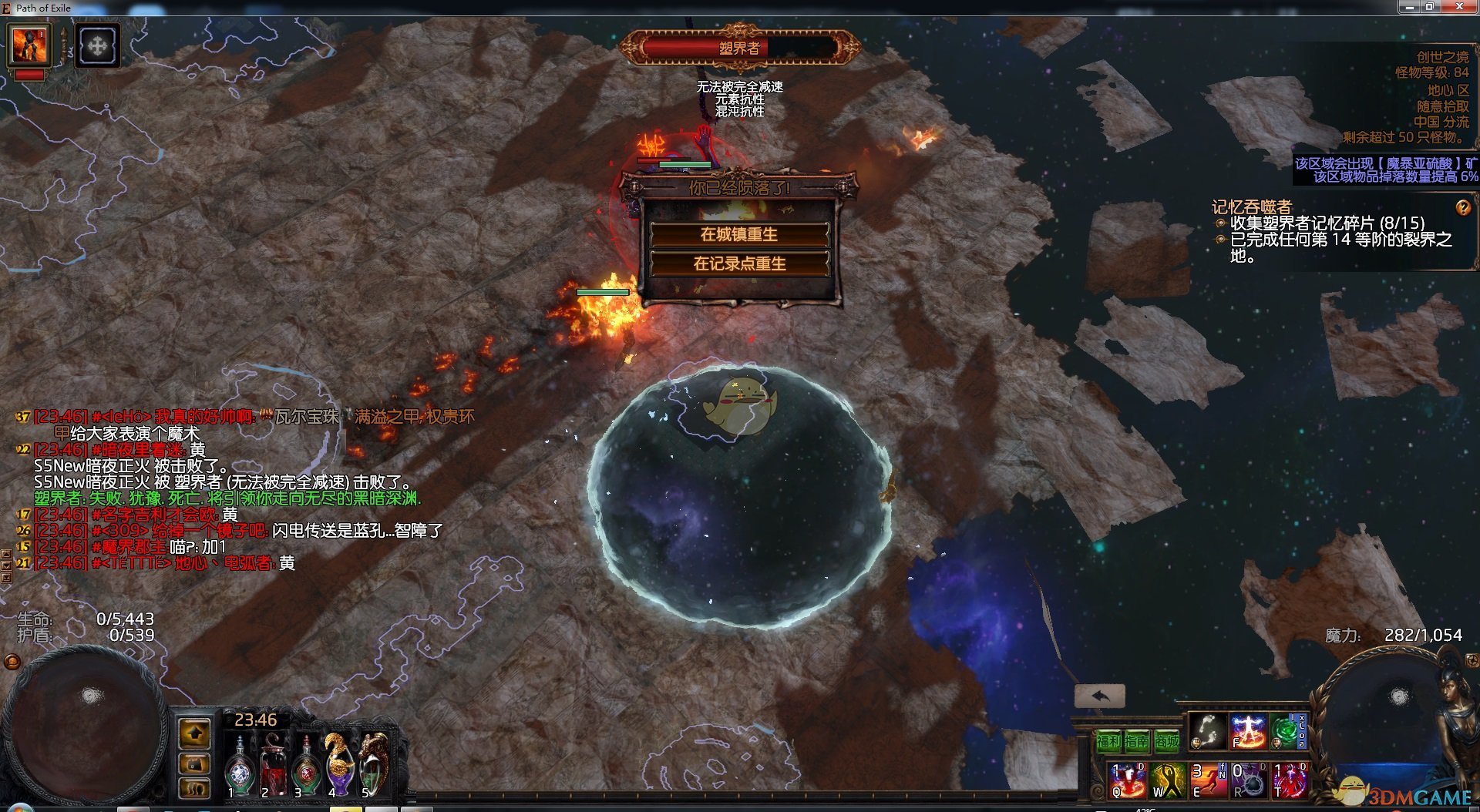Activate the F-key flaming figure skill
The width and height of the screenshot is (1480, 812).
coord(1248,731)
